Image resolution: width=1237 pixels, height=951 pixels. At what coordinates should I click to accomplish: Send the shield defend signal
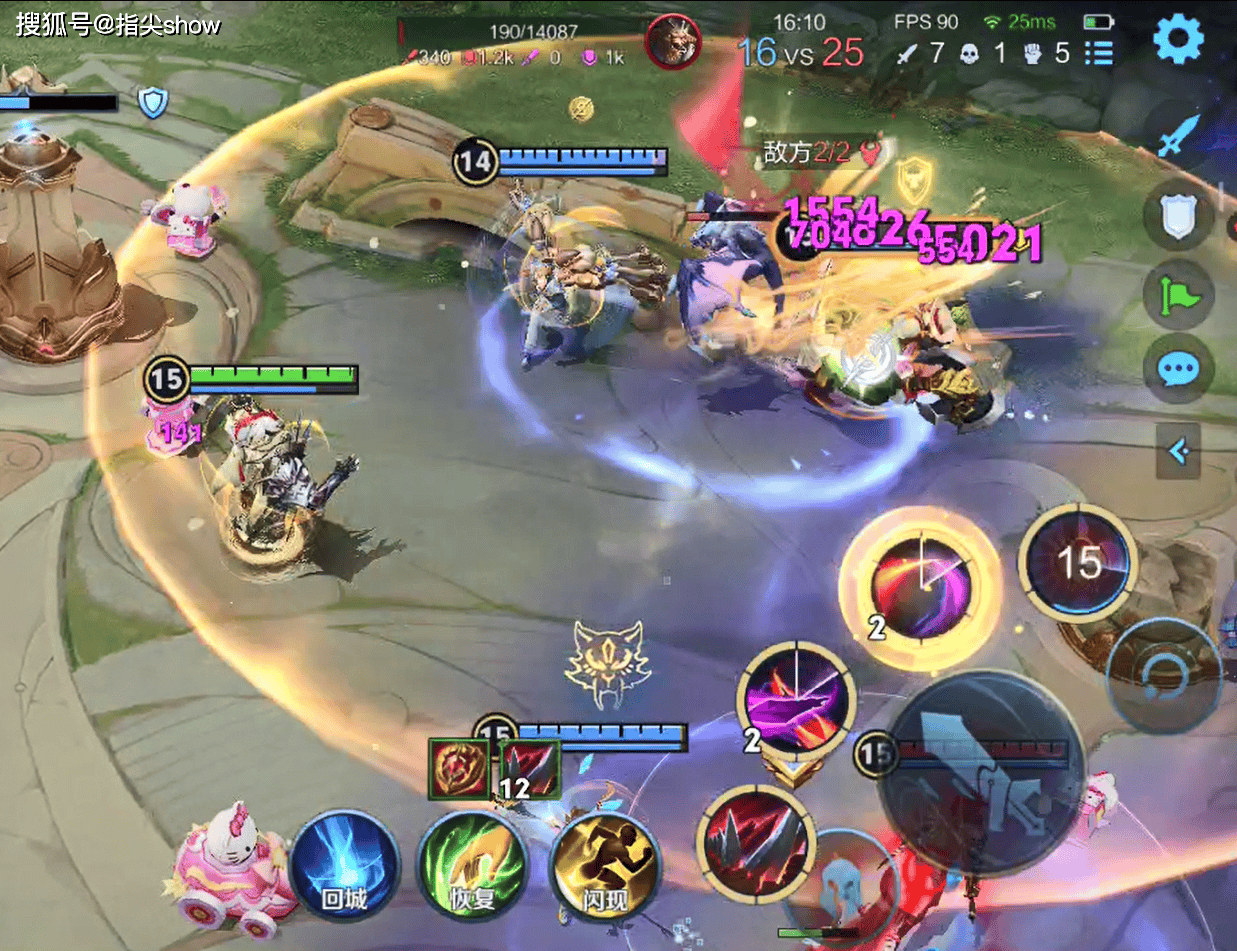tap(1179, 215)
